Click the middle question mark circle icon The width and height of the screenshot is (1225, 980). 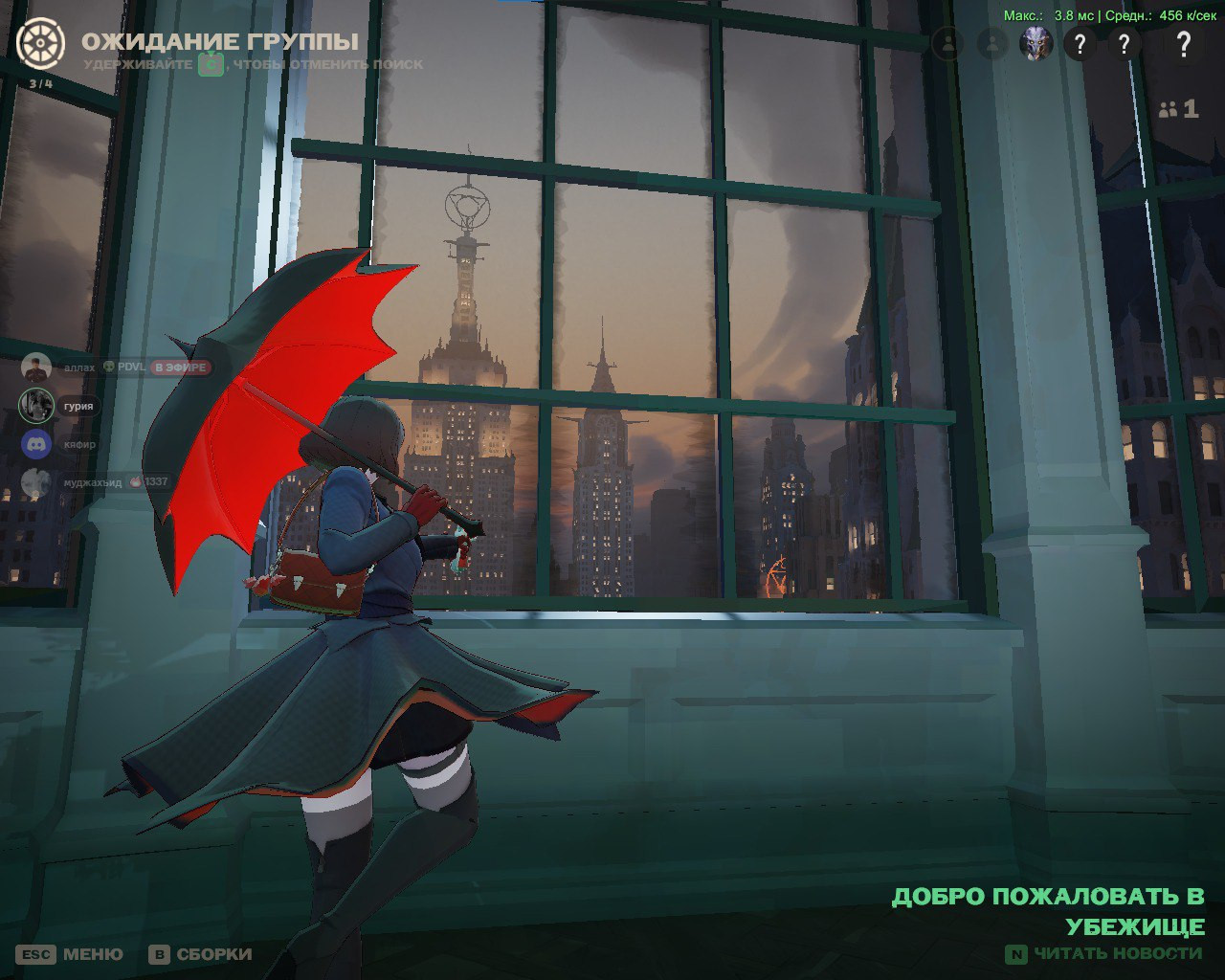[1125, 44]
